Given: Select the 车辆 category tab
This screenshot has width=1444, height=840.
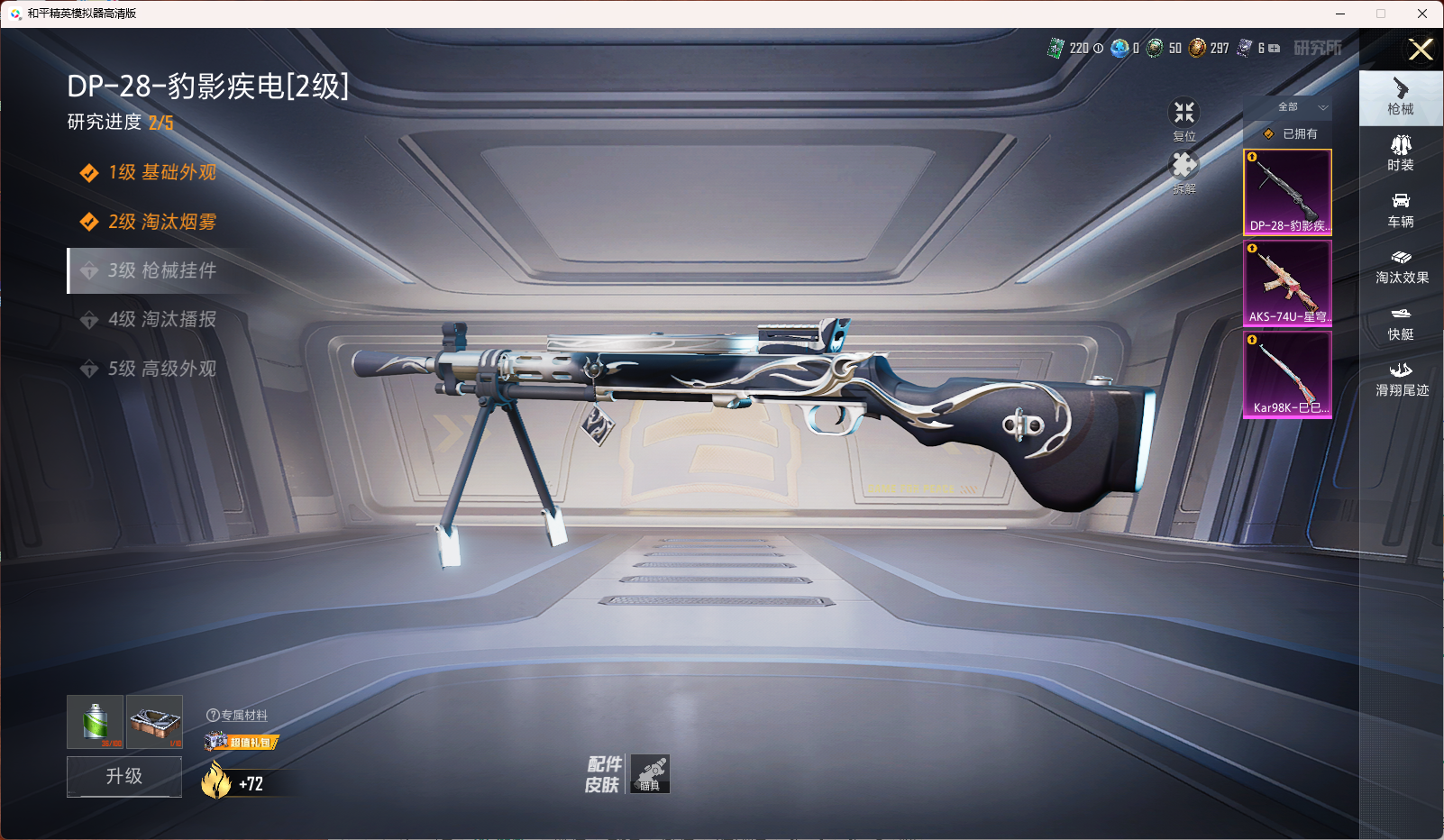Looking at the screenshot, I should (x=1400, y=210).
